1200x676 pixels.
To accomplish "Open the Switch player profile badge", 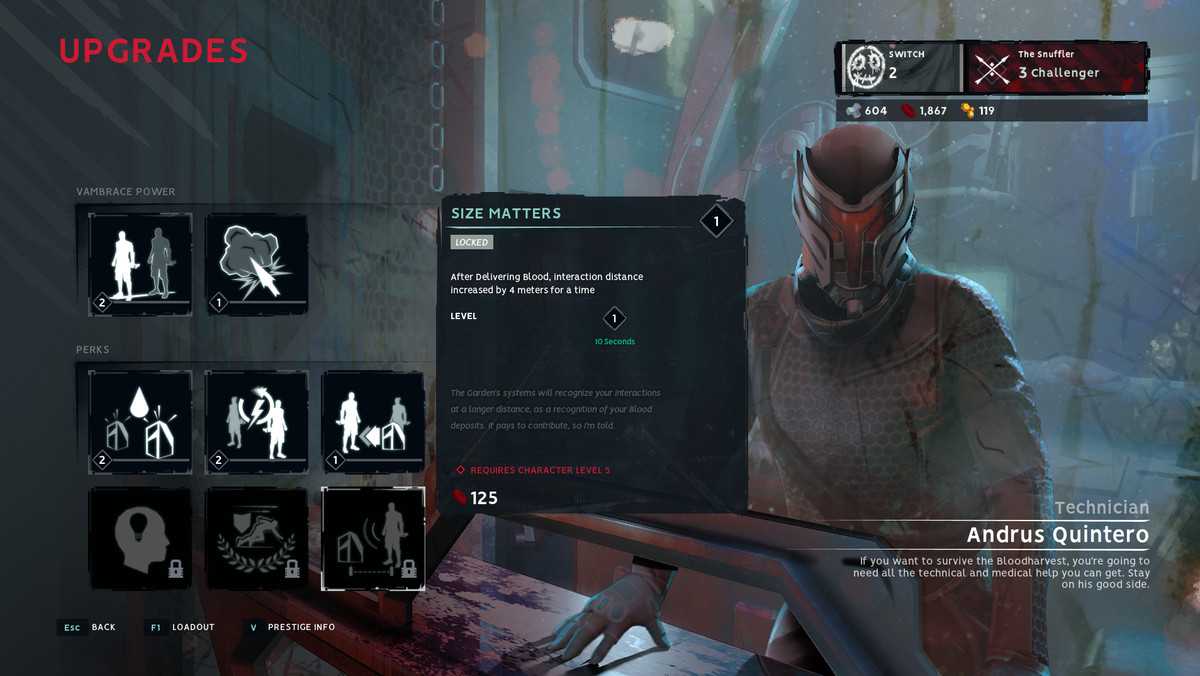I will pyautogui.click(x=900, y=68).
